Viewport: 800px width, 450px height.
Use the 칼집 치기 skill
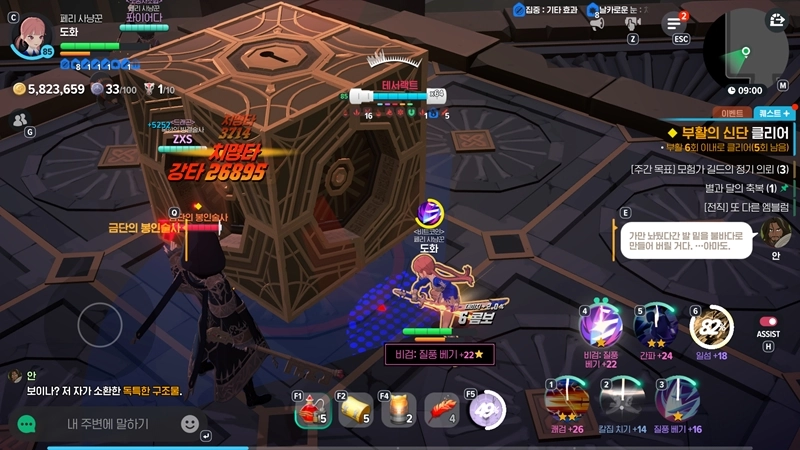point(622,401)
